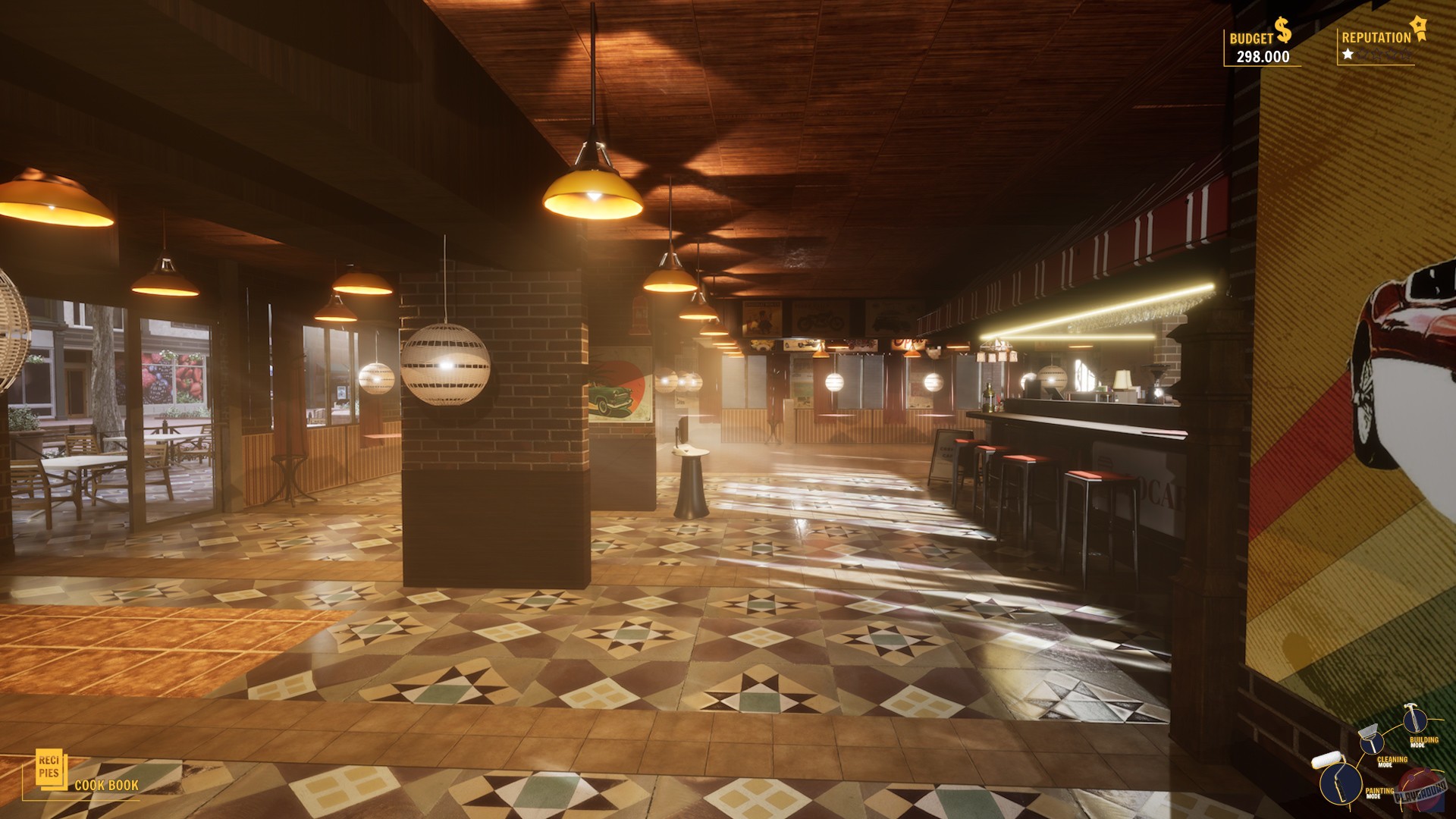This screenshot has height=819, width=1456.
Task: Click the filled reputation star
Action: tap(1348, 55)
